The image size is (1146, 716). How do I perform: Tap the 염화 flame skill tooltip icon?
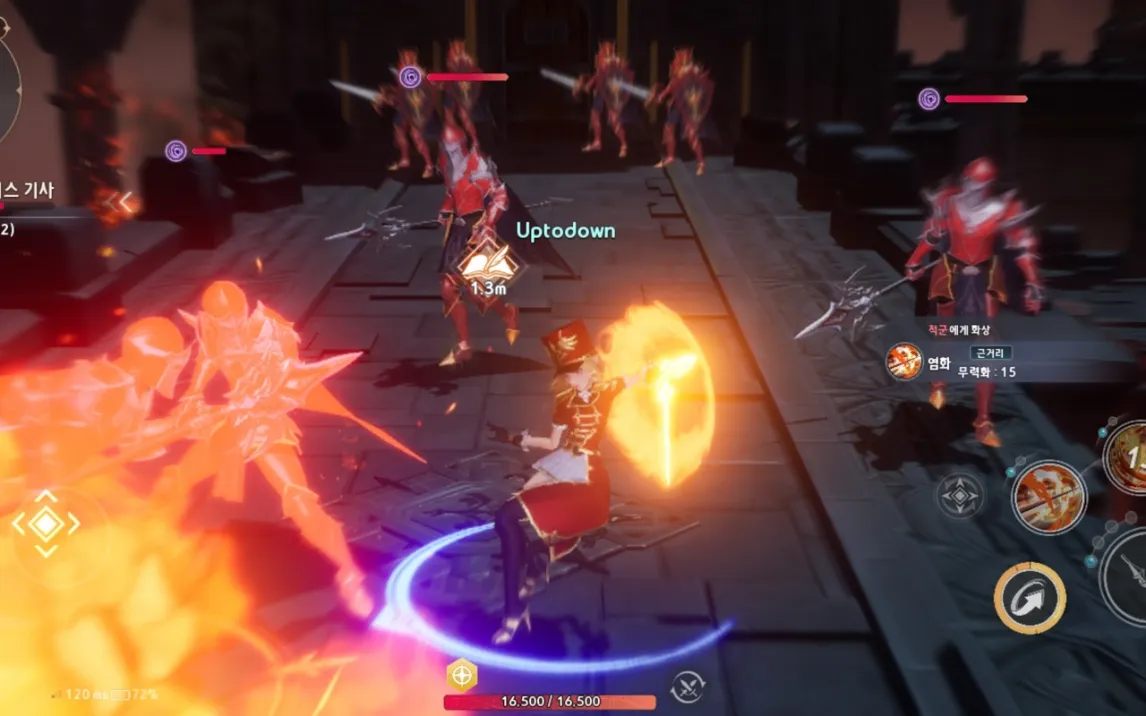(905, 362)
